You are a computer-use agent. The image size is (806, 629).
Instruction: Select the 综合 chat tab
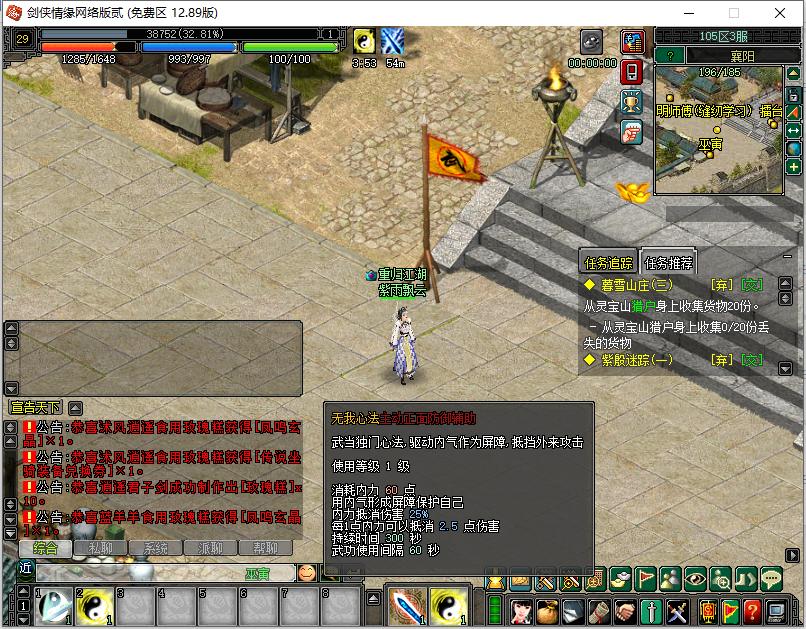pyautogui.click(x=45, y=548)
